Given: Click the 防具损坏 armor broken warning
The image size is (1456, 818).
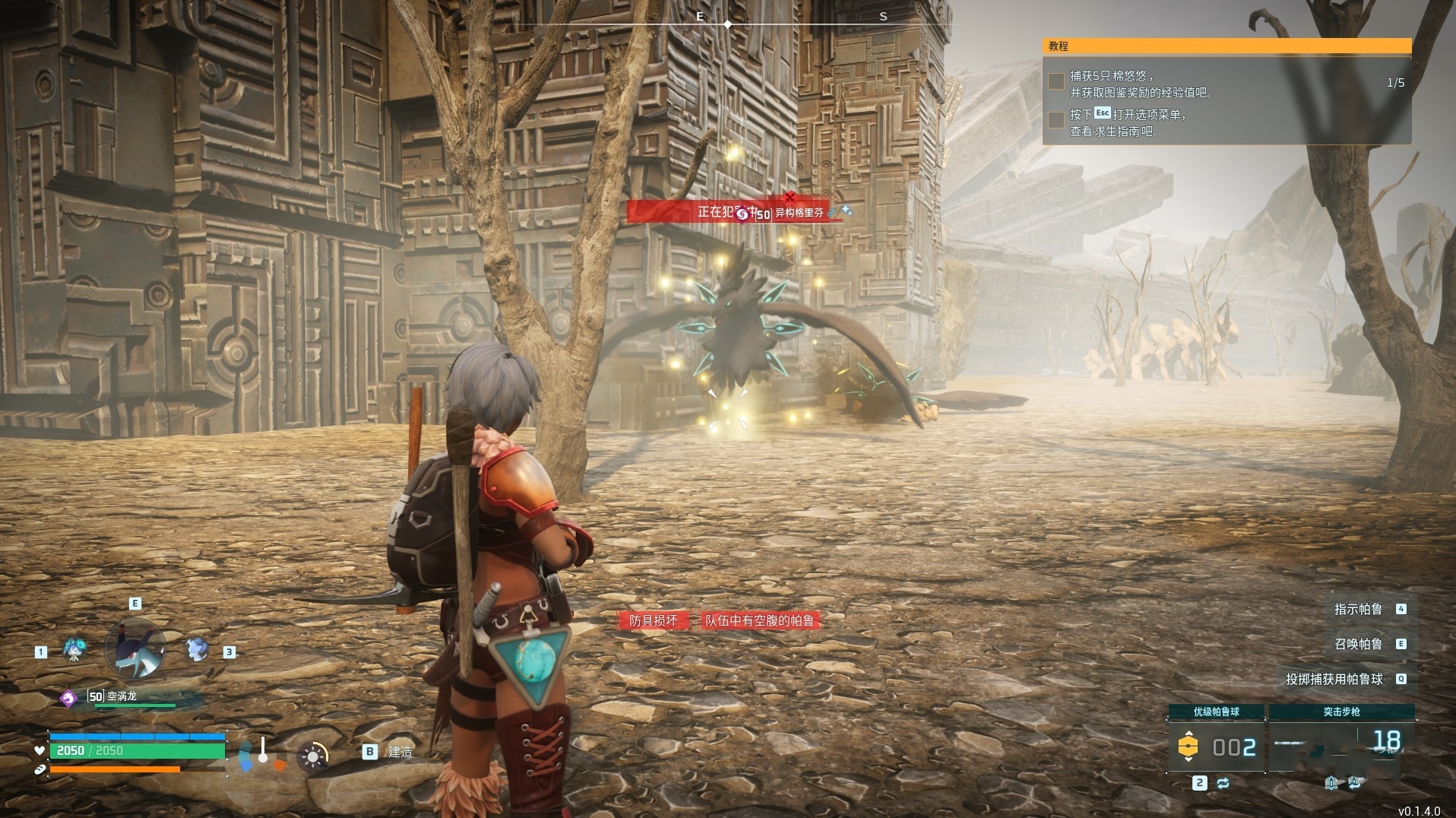Looking at the screenshot, I should 654,620.
